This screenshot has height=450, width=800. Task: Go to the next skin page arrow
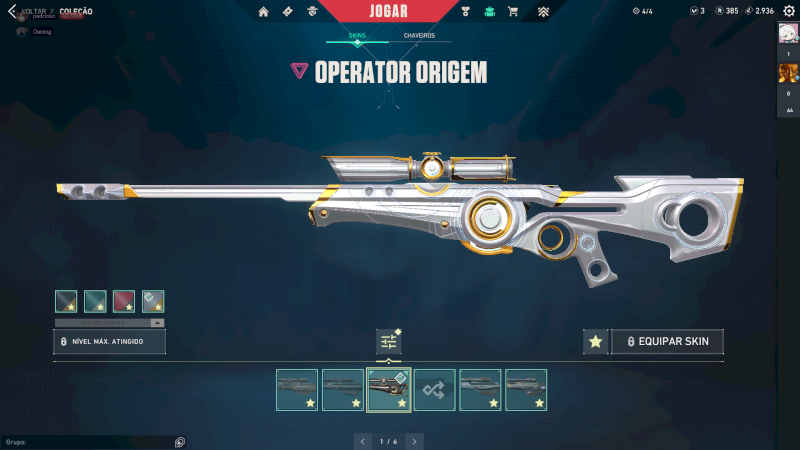(x=414, y=441)
